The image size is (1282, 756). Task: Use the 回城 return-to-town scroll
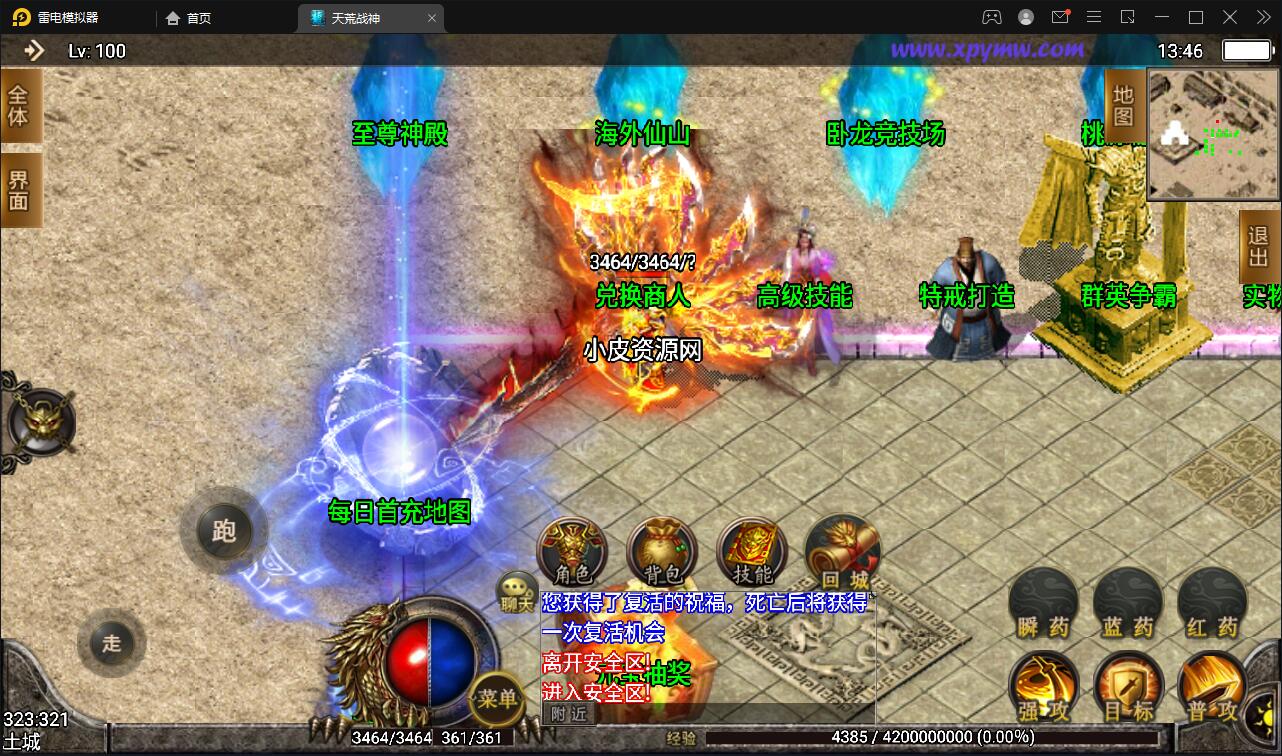[842, 552]
